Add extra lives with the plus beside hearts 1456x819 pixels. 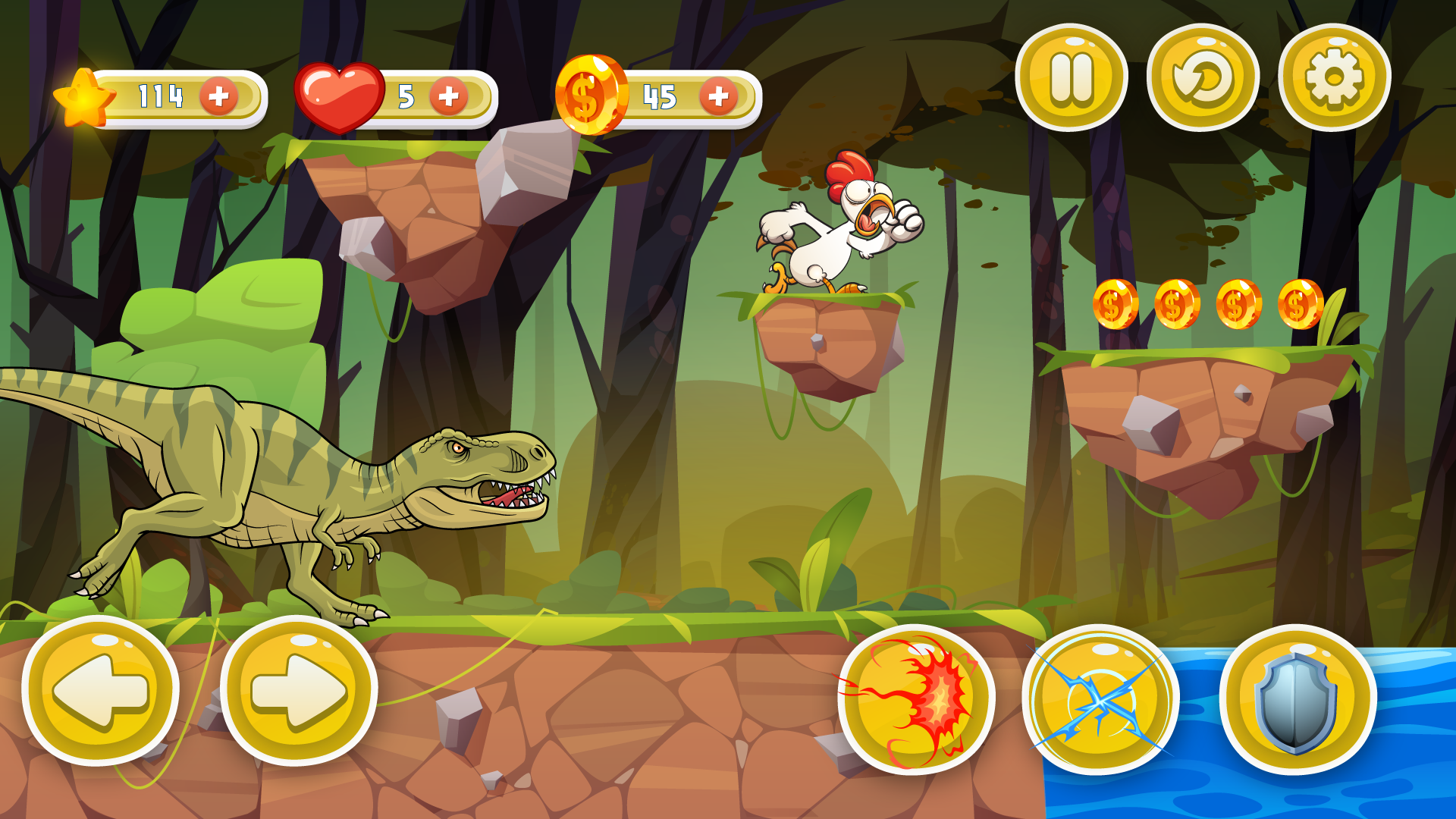click(x=447, y=94)
